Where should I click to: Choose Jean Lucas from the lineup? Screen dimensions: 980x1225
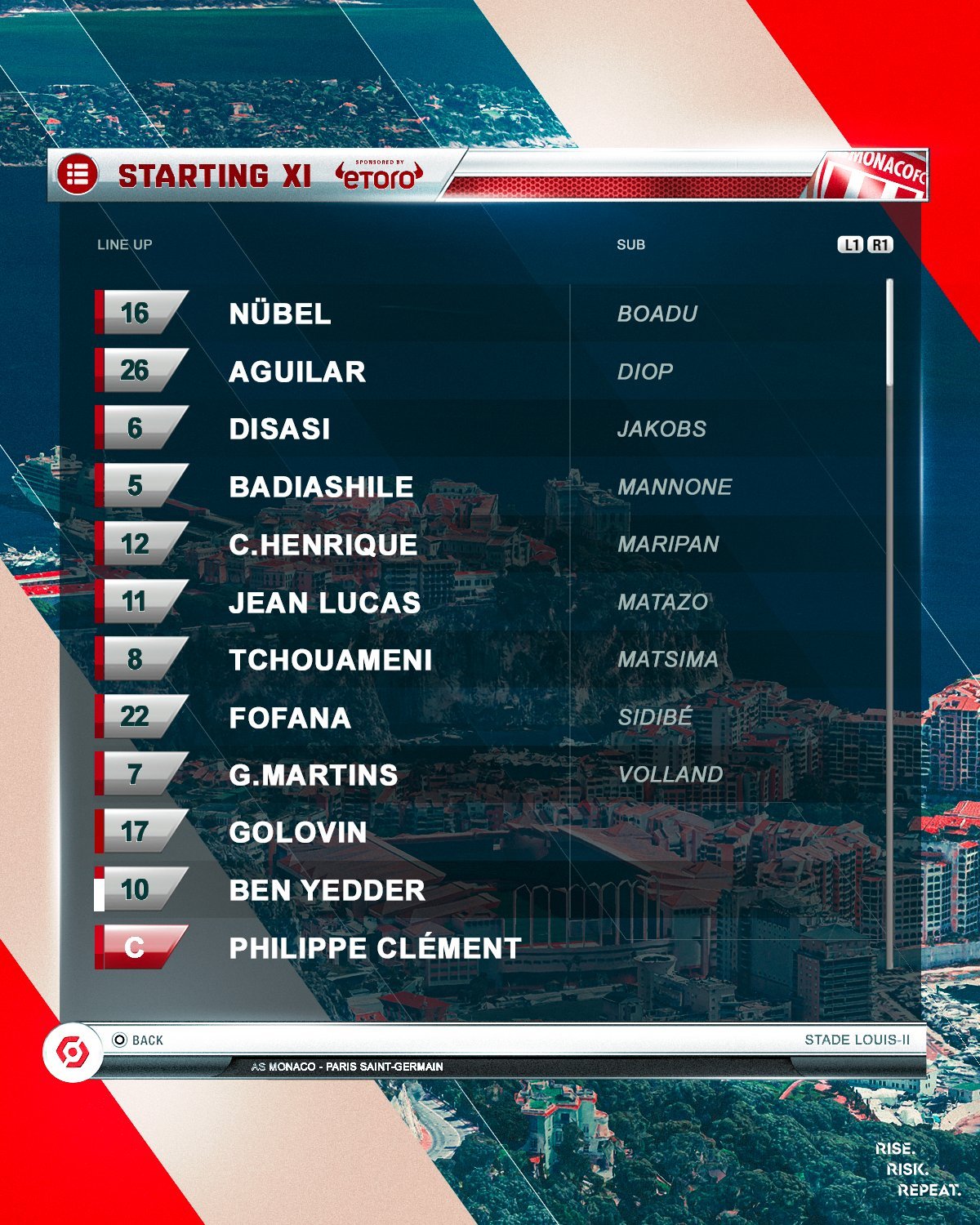(325, 603)
